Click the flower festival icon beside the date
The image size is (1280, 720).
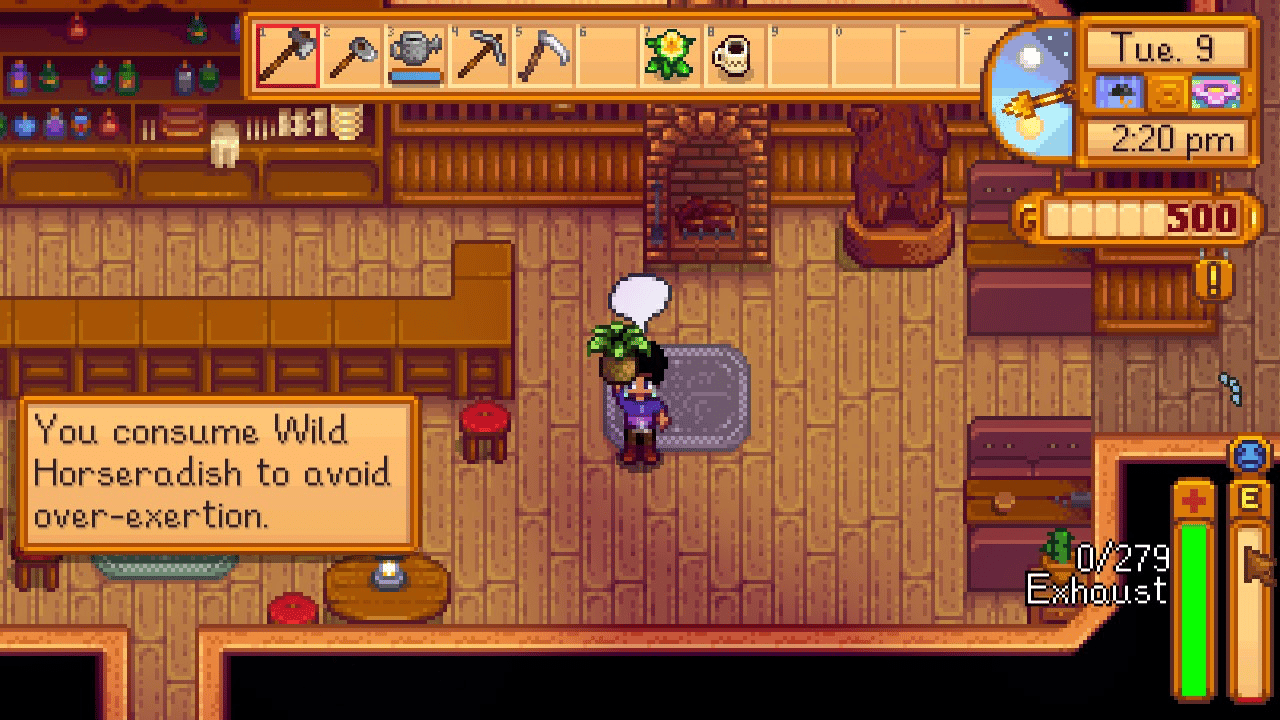(1216, 90)
